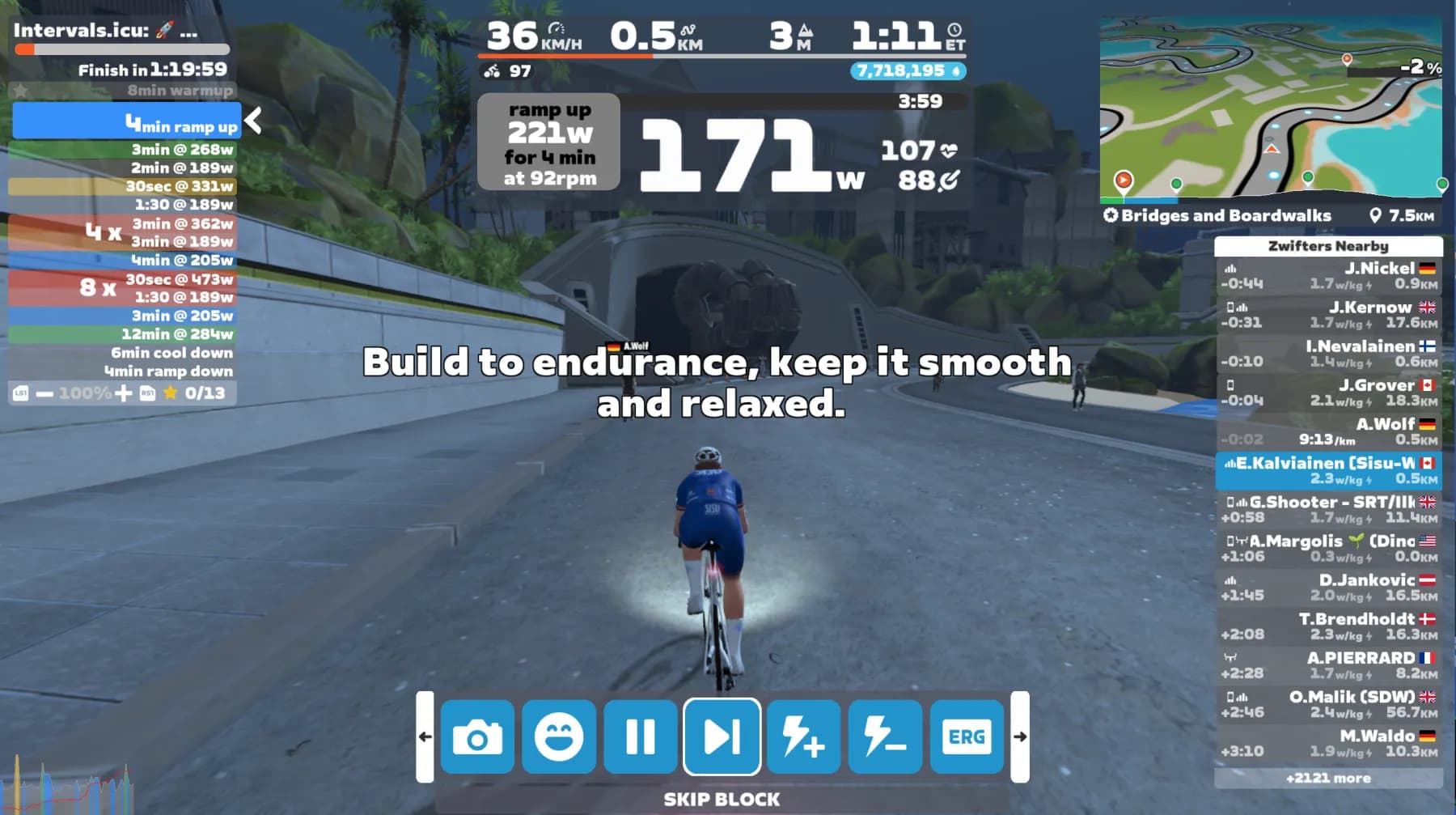Collapse the workout panel with the left chevron
Viewport: 1456px width, 815px height.
point(252,120)
